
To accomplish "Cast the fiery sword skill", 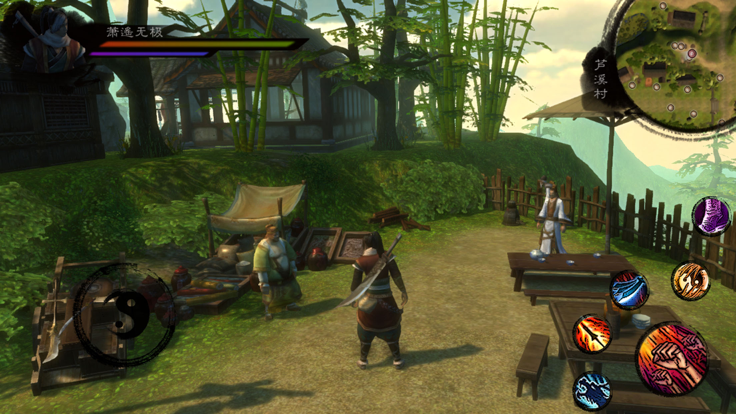I will (x=592, y=333).
